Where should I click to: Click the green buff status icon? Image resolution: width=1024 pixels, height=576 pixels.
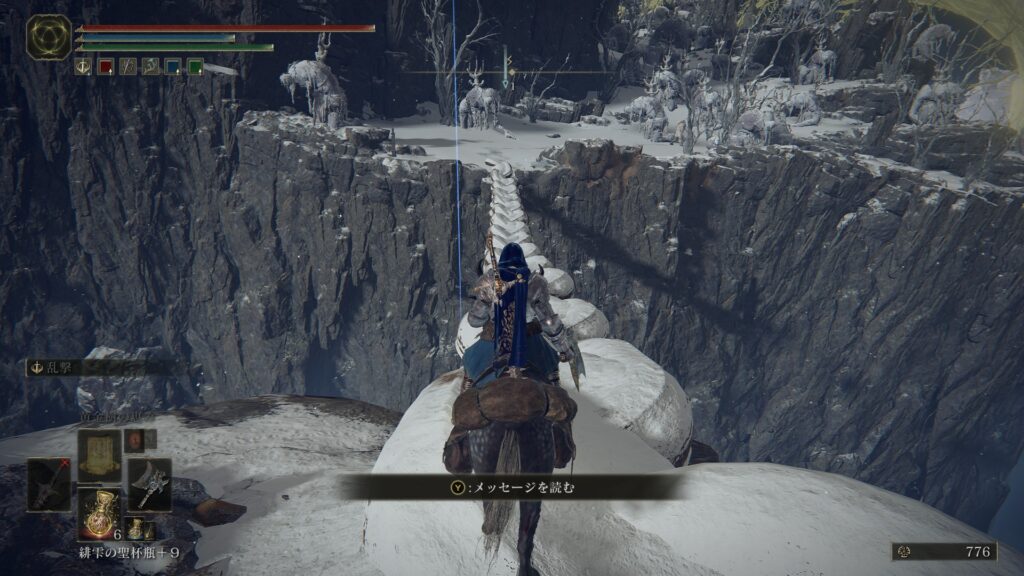[x=195, y=67]
